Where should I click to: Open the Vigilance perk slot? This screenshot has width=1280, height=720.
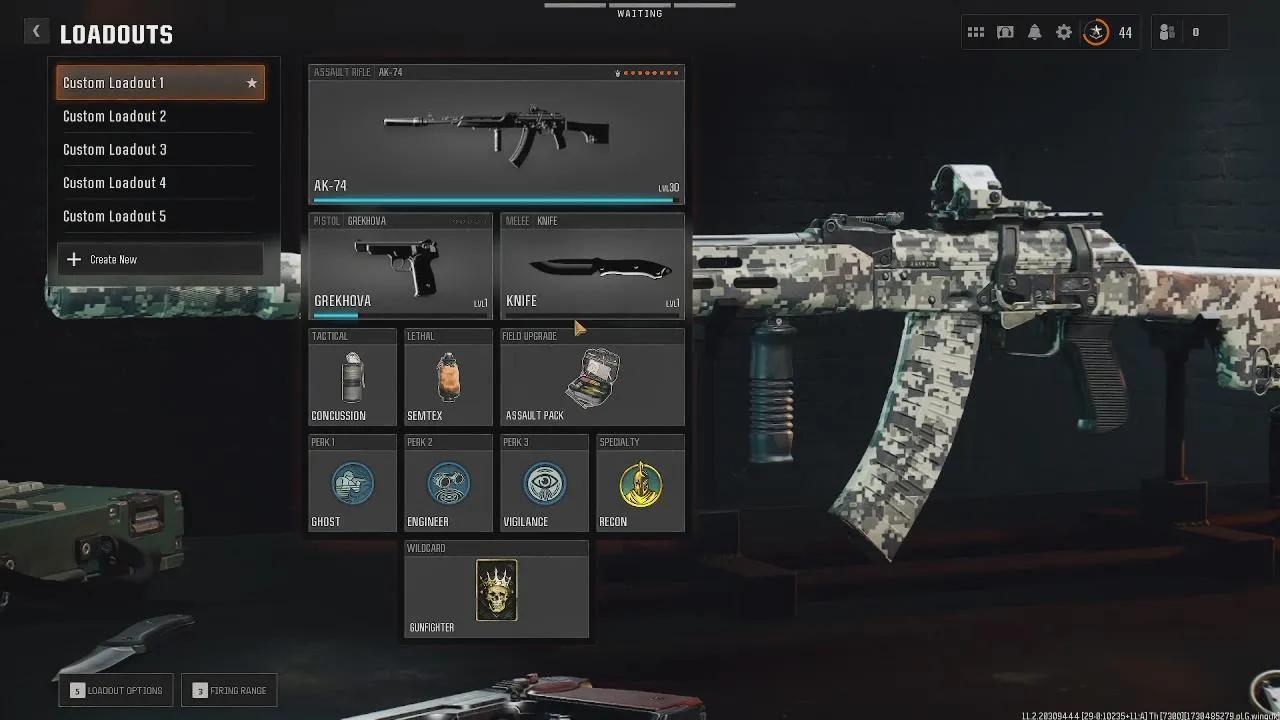[x=544, y=483]
